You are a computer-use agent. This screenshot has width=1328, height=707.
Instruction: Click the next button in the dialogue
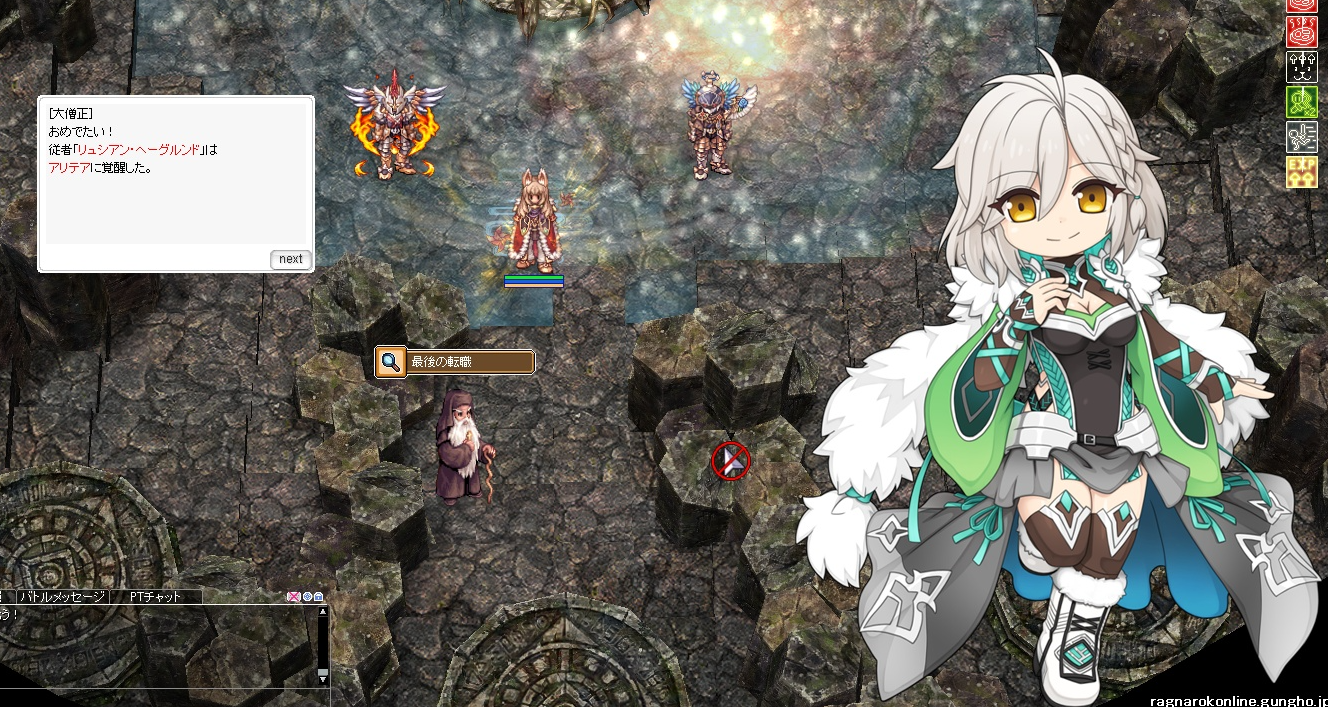[x=290, y=259]
